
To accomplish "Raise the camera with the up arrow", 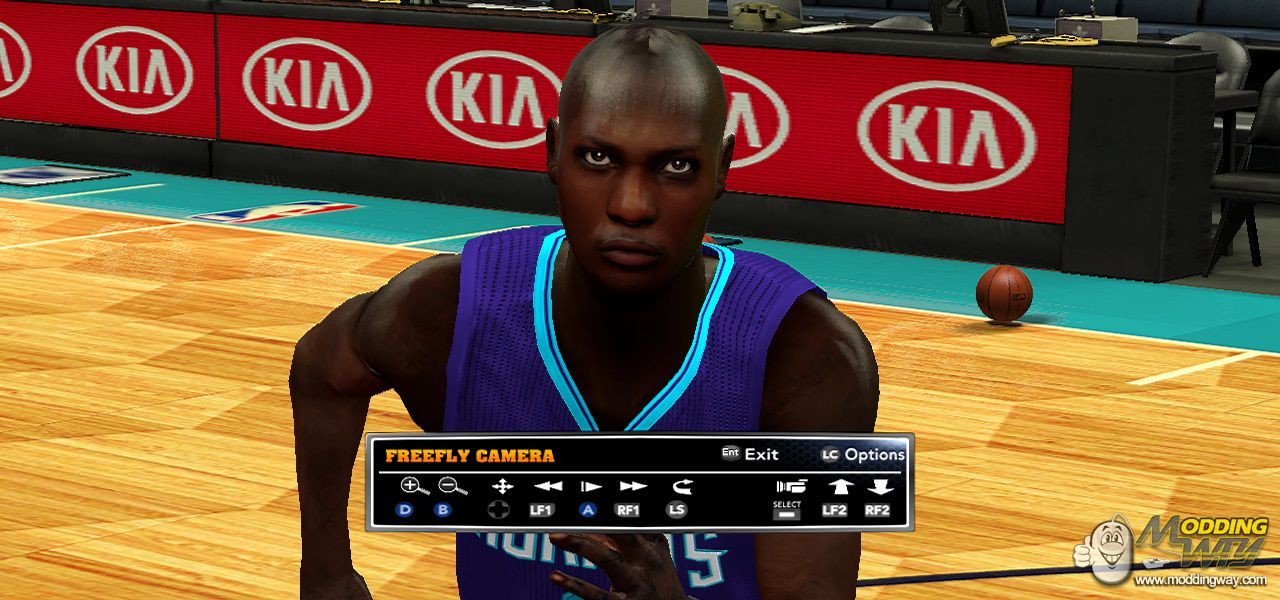I will (x=835, y=487).
